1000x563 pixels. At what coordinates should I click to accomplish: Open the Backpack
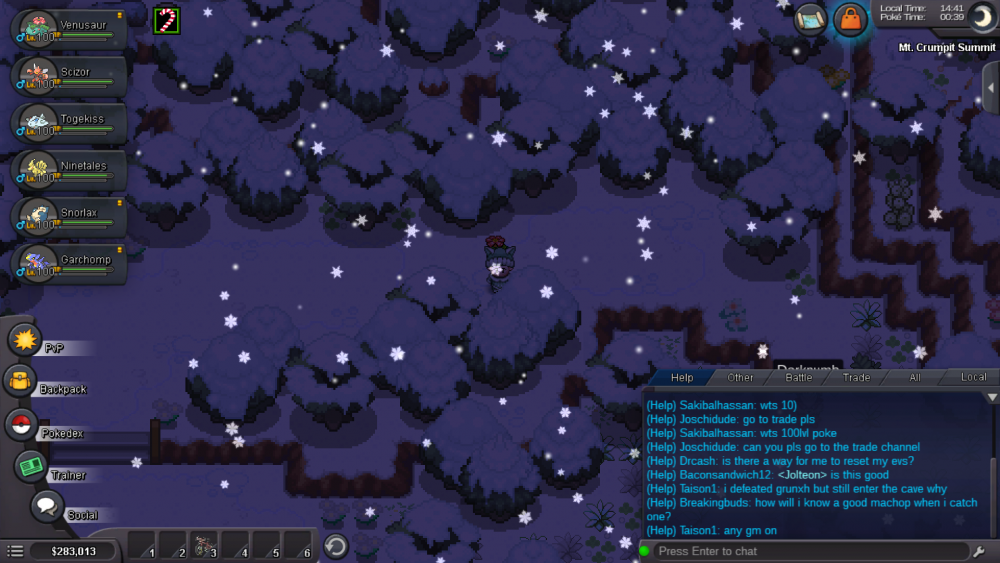coord(20,381)
